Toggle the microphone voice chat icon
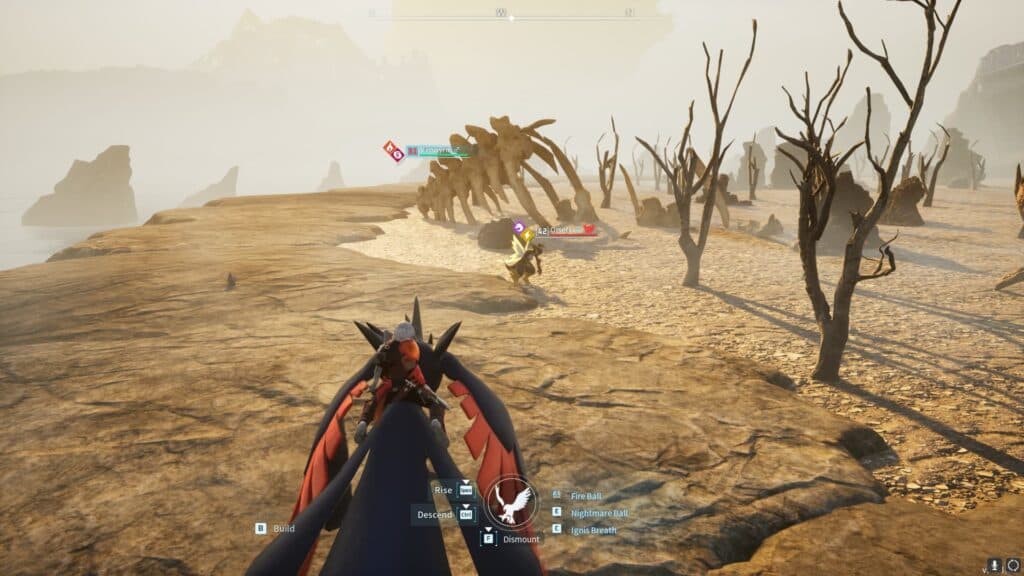This screenshot has width=1024, height=576. point(995,566)
